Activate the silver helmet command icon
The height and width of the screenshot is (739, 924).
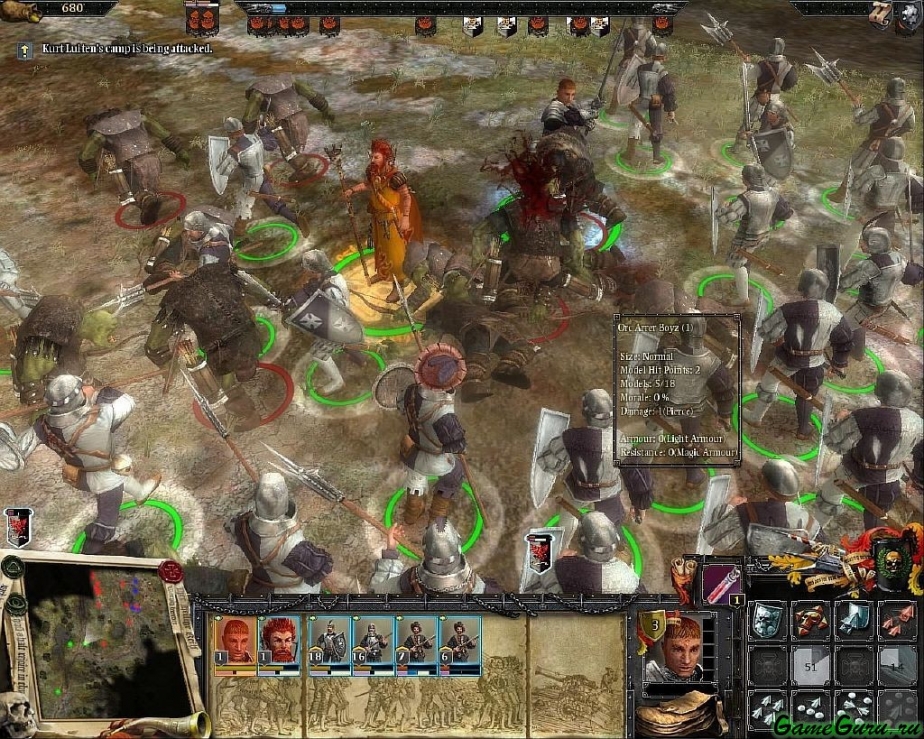767,621
